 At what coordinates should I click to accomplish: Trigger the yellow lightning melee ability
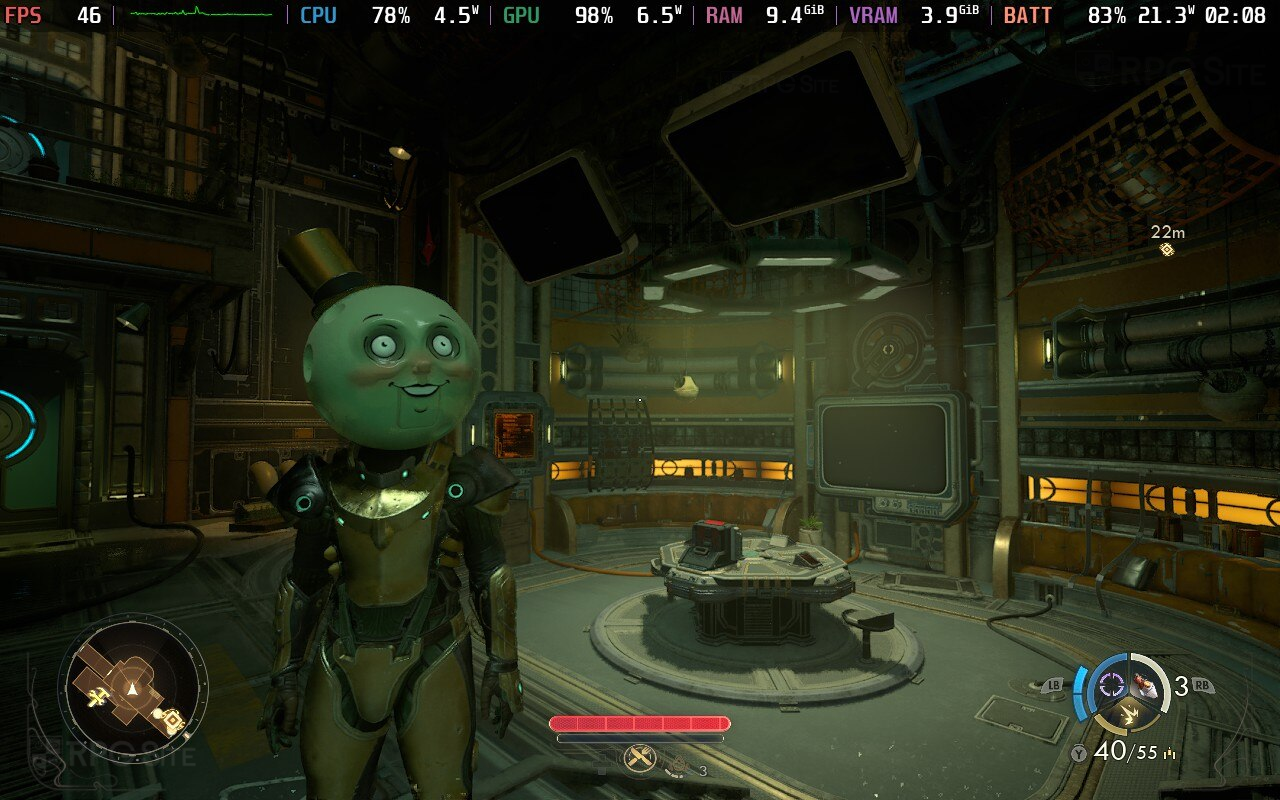tap(1129, 713)
